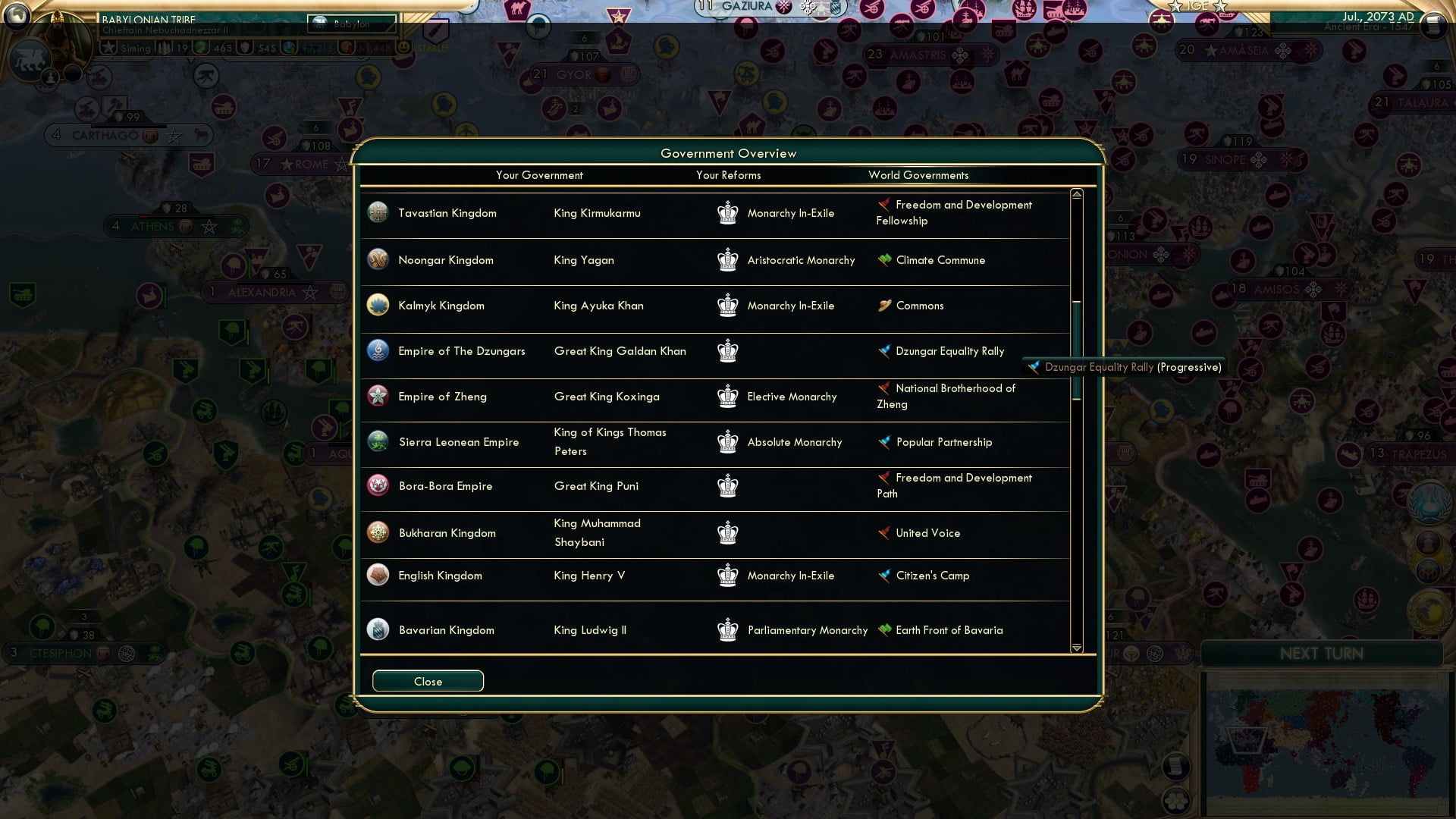Click the Bavarian Kingdom emblem icon
Screen dimensions: 1456x819
click(378, 629)
